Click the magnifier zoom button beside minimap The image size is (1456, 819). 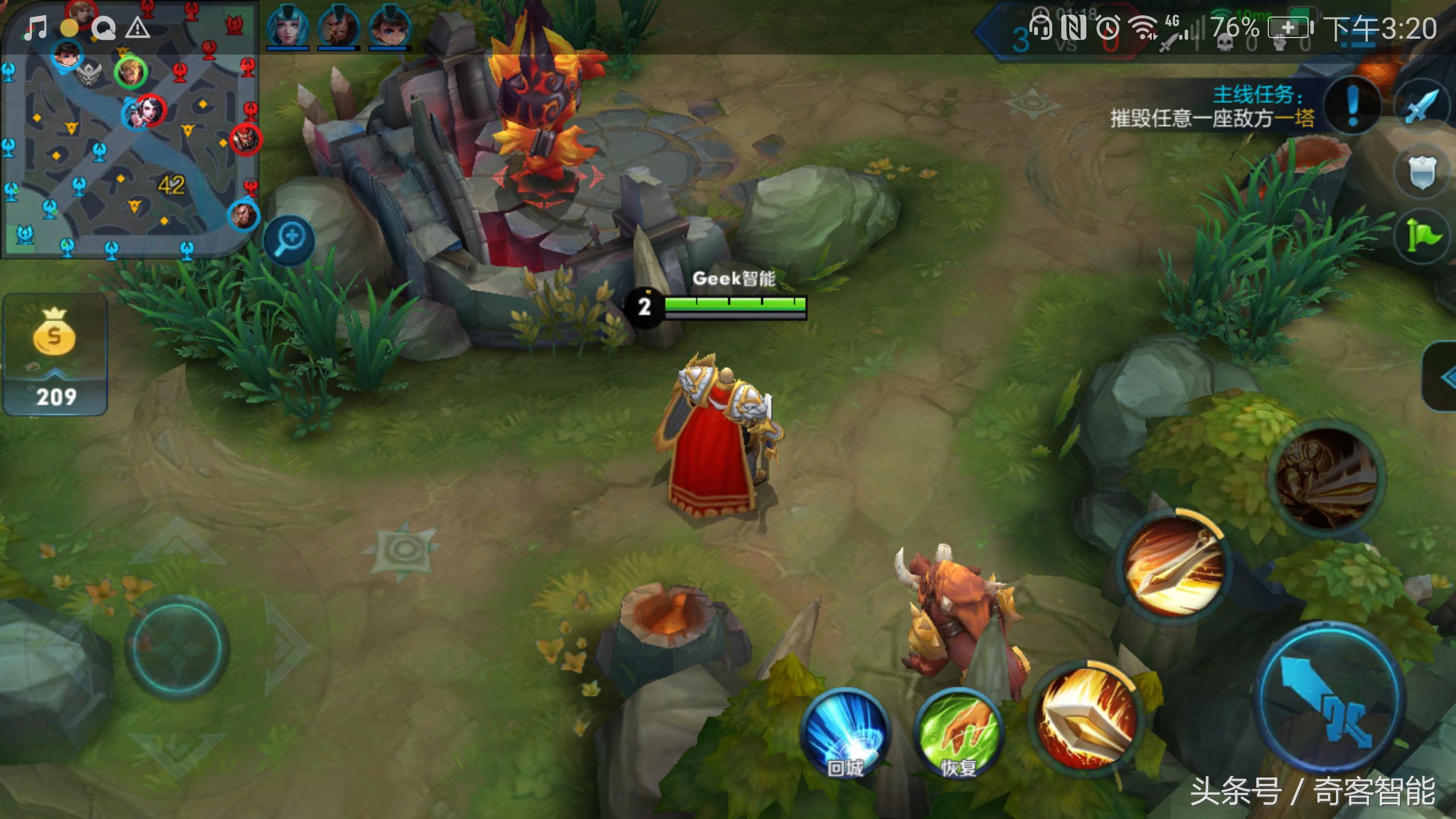[289, 239]
